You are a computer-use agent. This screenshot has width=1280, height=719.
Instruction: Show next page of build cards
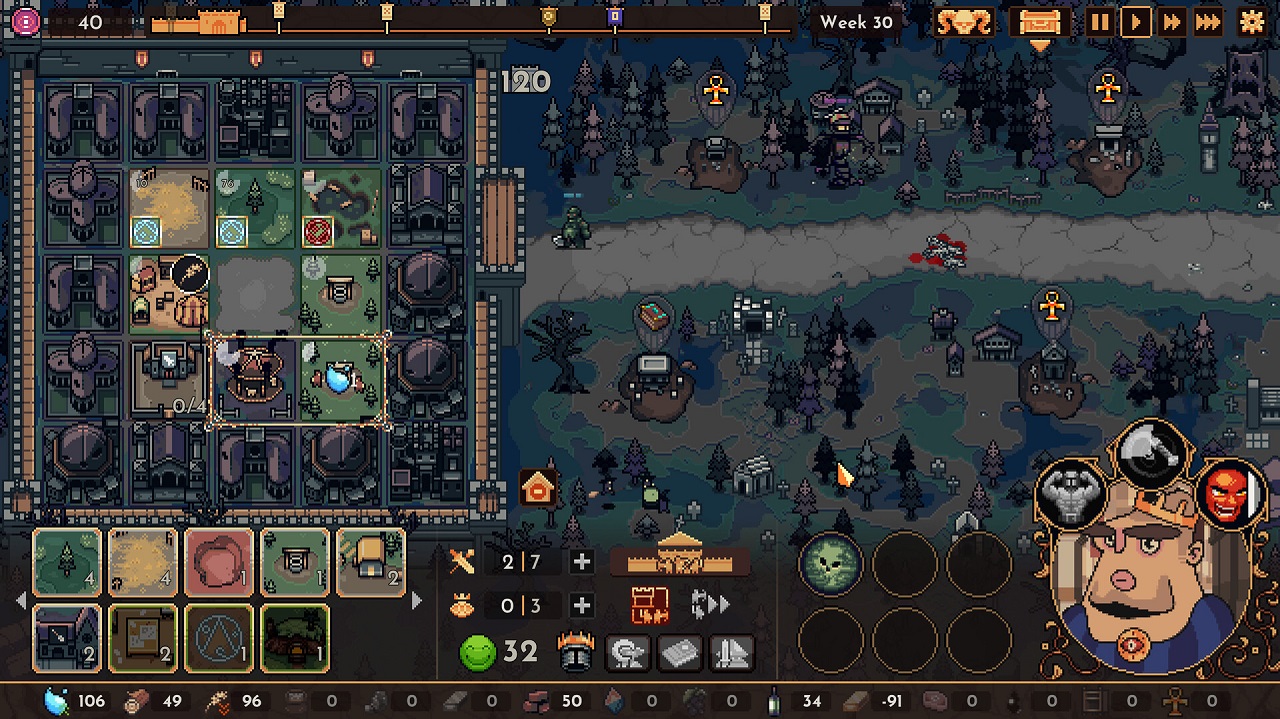(416, 601)
